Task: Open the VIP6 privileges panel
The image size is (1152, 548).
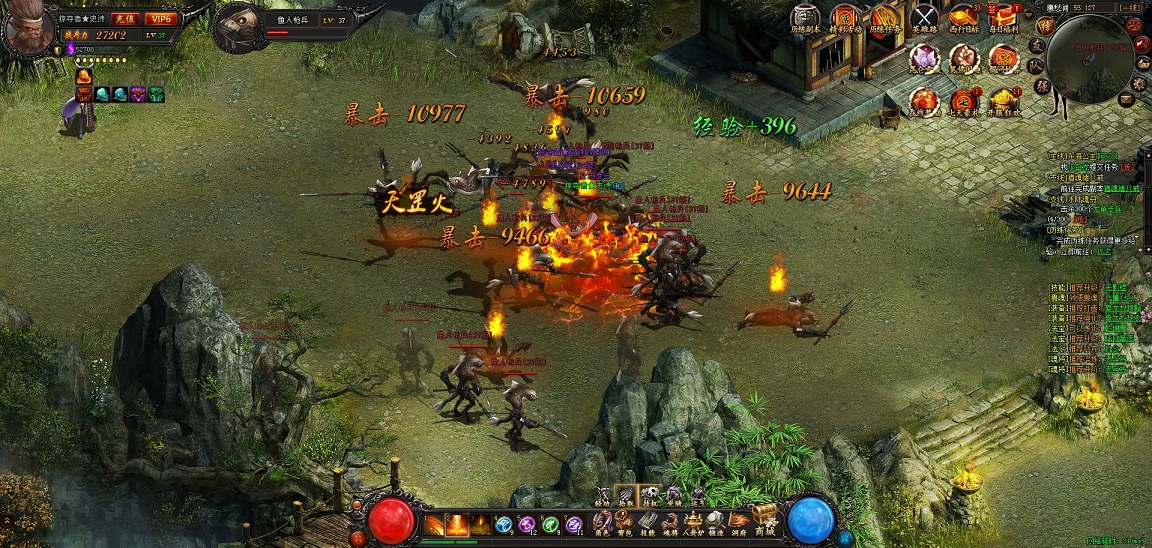Action: point(159,18)
